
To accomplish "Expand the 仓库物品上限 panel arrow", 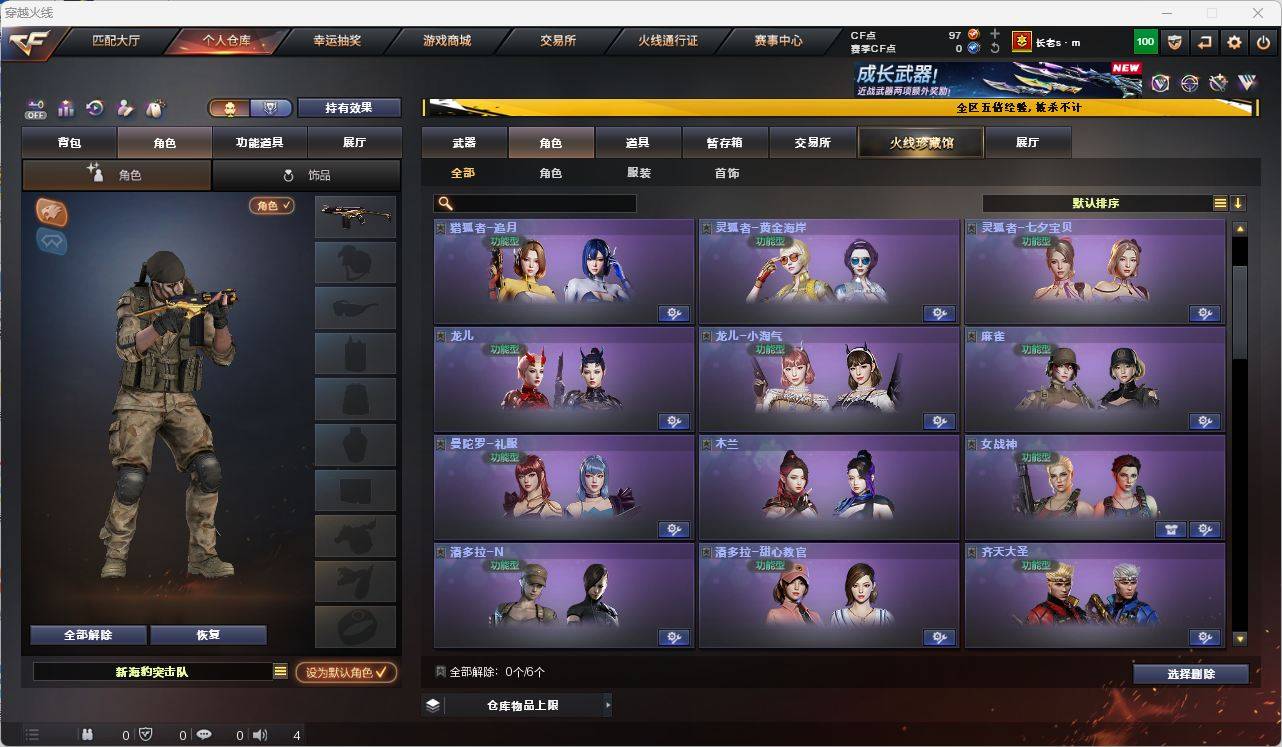I will click(x=607, y=704).
